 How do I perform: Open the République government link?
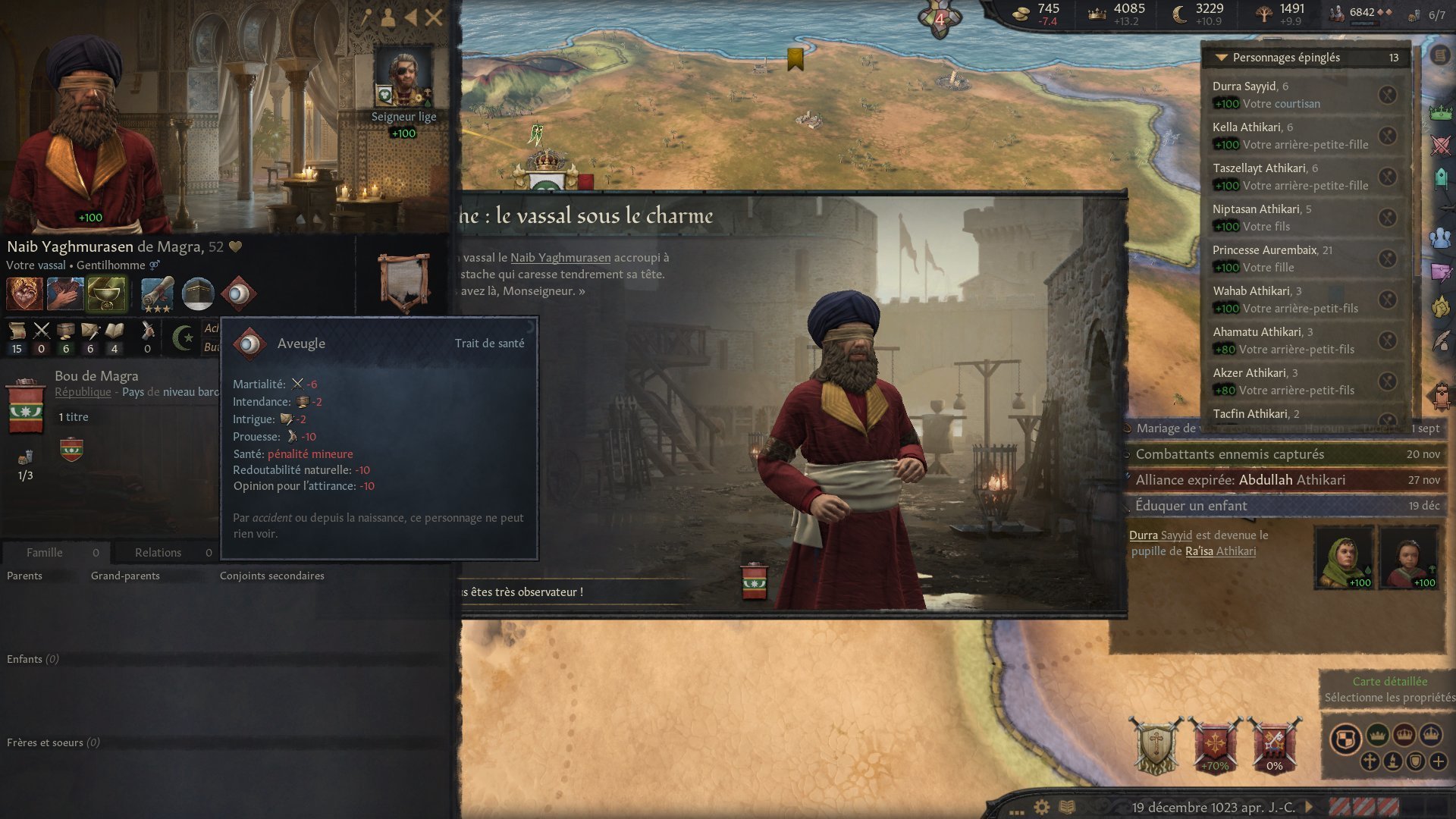[x=83, y=392]
